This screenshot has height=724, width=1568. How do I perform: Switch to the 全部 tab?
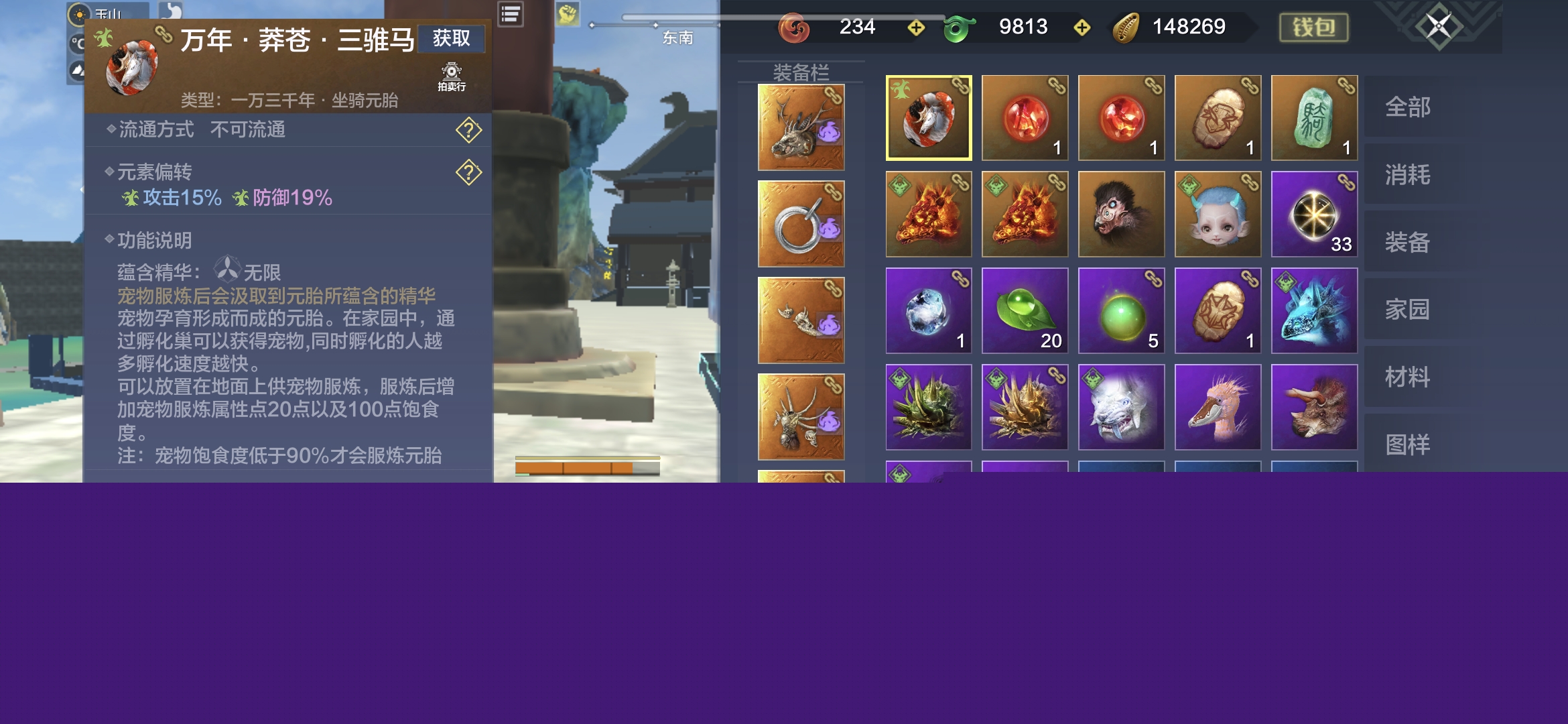1408,107
